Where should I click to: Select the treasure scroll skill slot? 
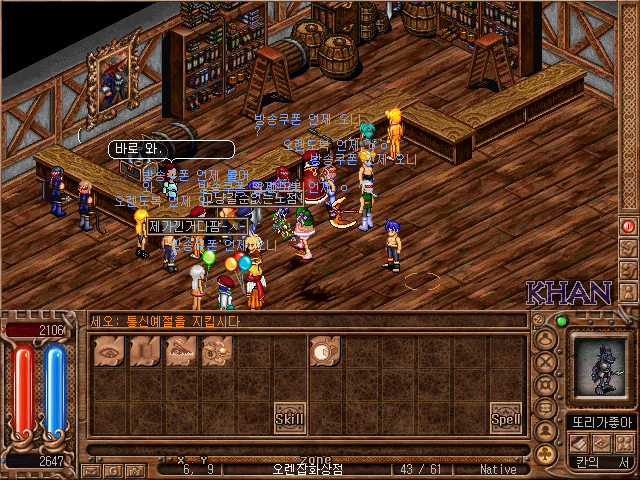click(x=216, y=350)
